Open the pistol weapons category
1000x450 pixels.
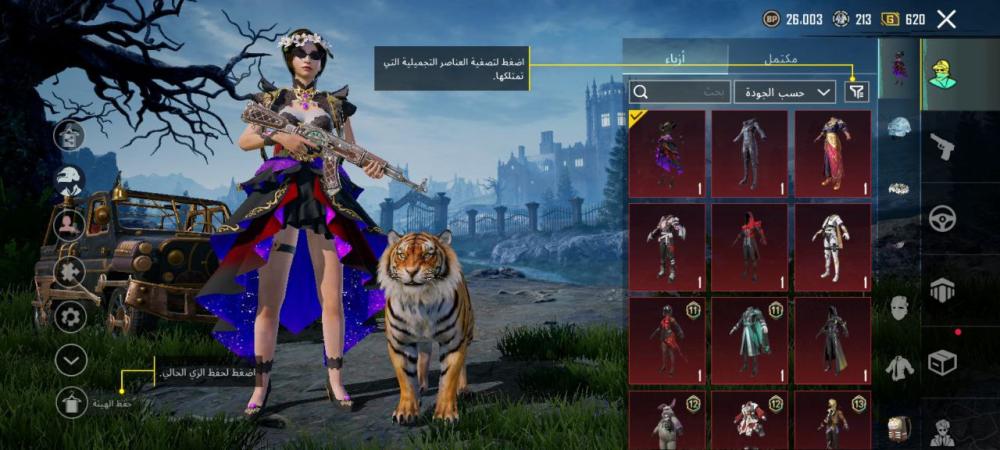click(942, 147)
